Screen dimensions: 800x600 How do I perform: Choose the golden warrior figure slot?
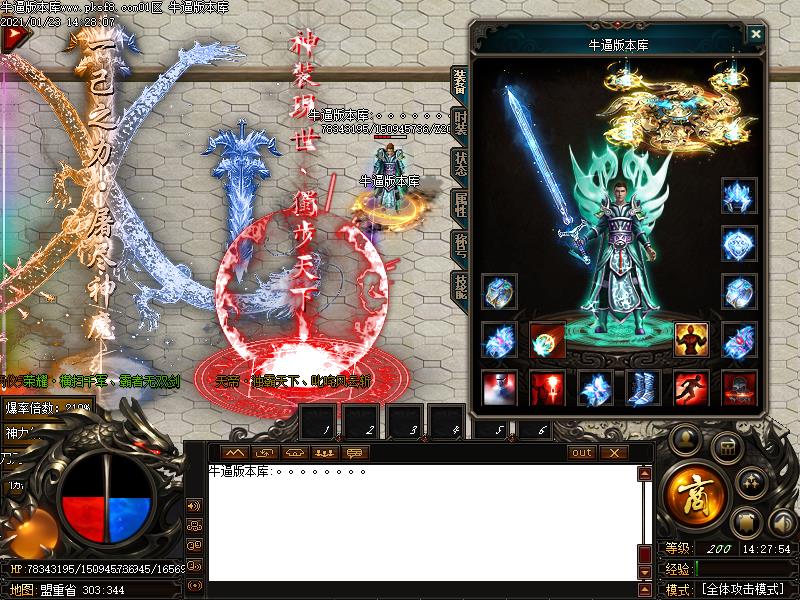click(692, 340)
